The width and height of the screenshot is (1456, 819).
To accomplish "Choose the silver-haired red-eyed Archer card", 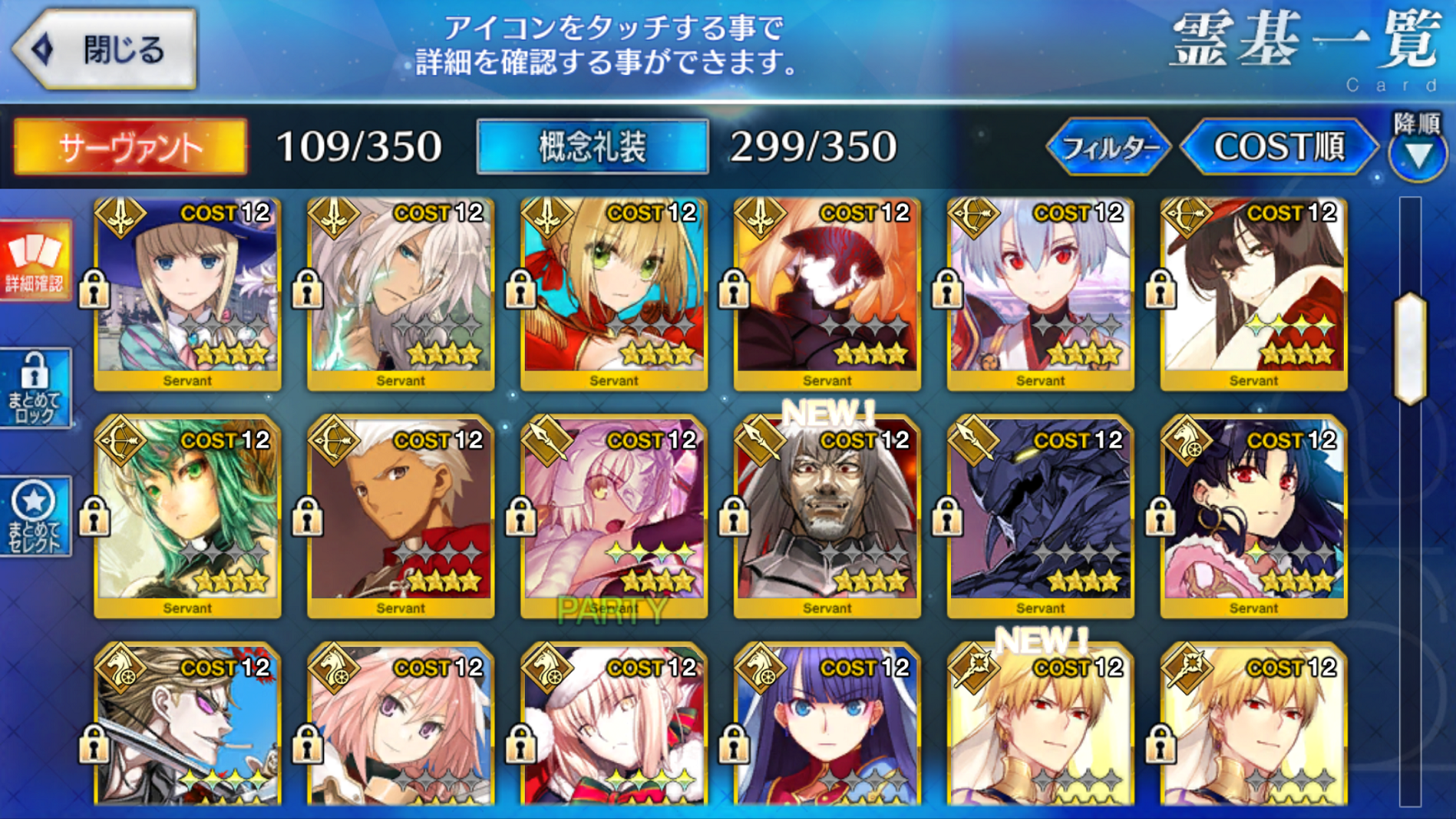I will click(x=1040, y=292).
